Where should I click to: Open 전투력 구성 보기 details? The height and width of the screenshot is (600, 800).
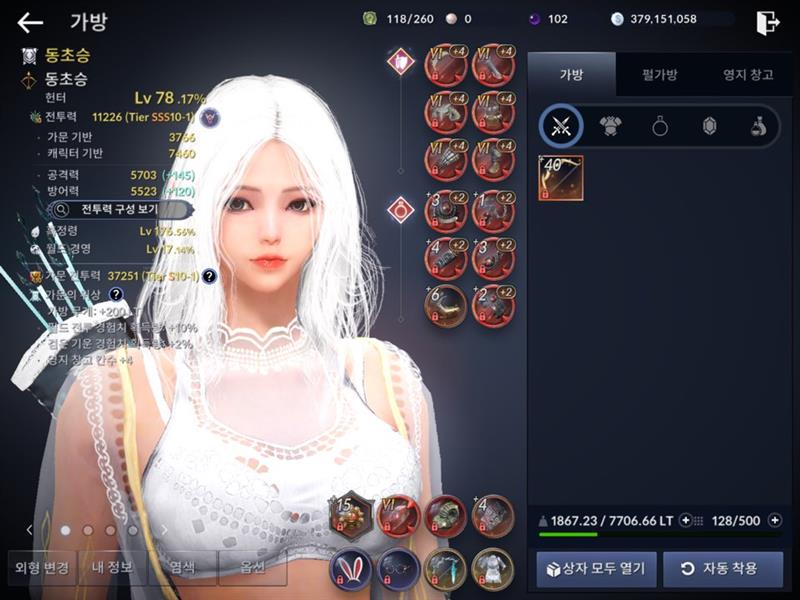[120, 210]
